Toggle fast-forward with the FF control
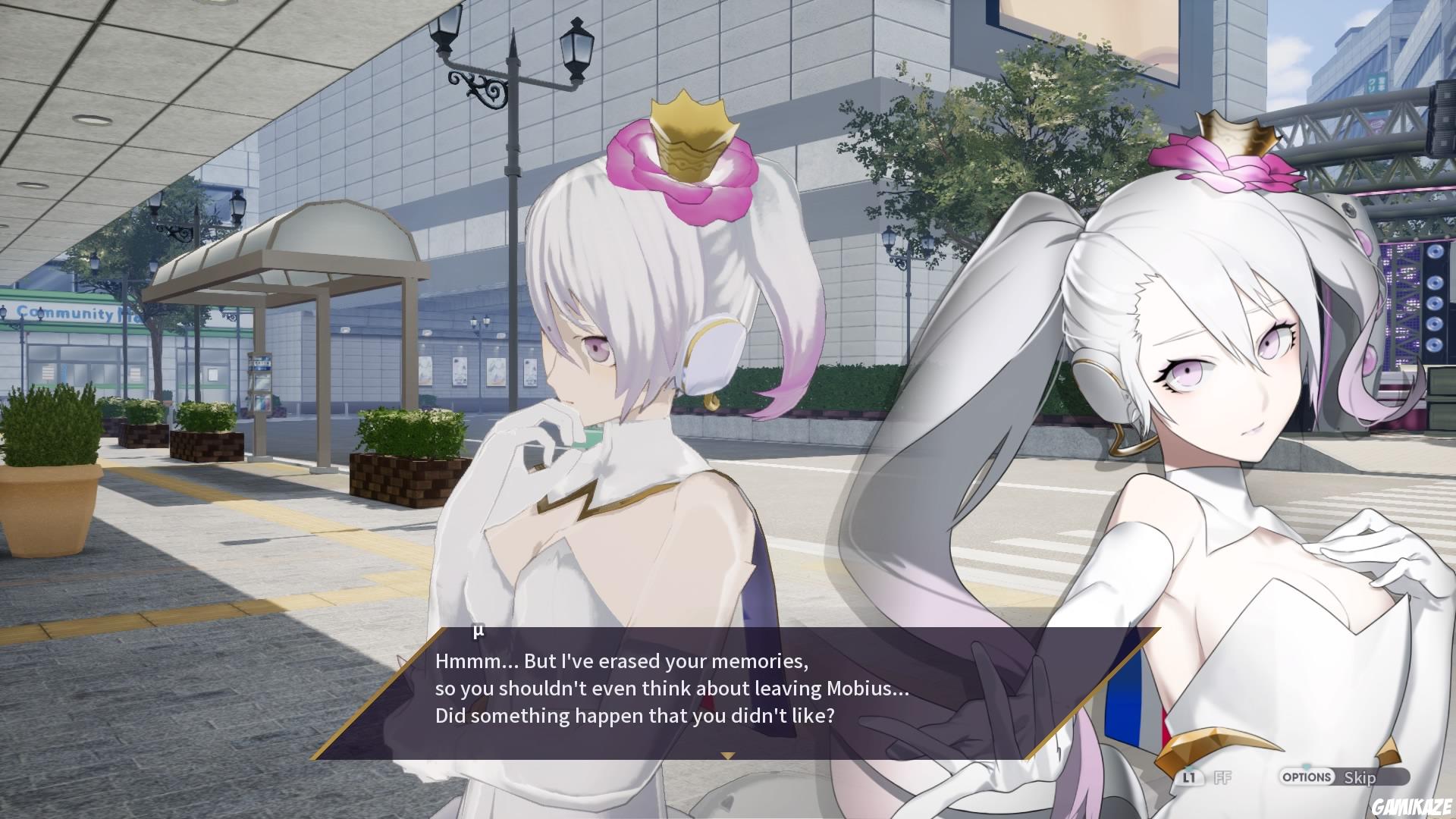 (1222, 777)
